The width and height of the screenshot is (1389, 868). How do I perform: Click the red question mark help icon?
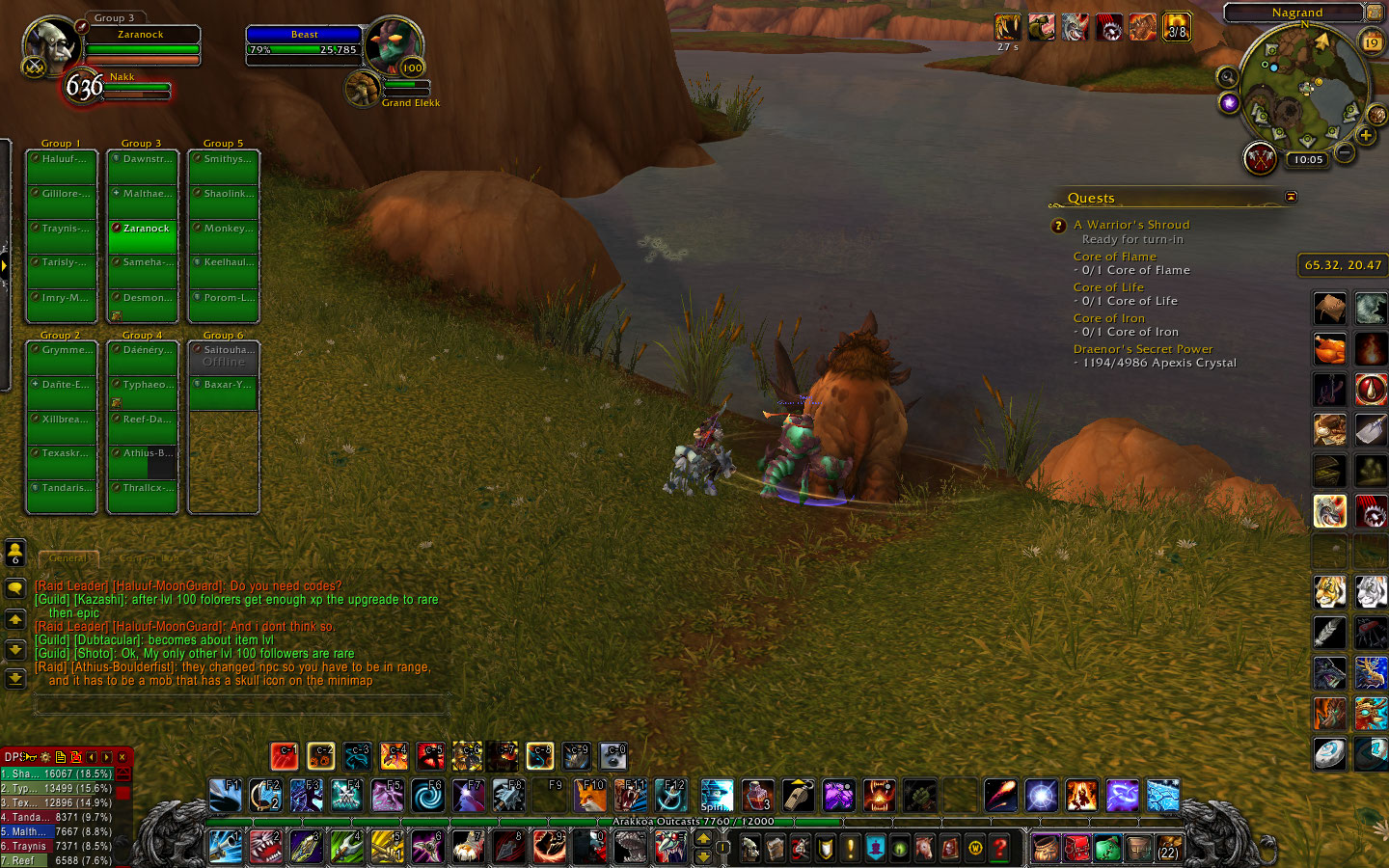pos(999,849)
